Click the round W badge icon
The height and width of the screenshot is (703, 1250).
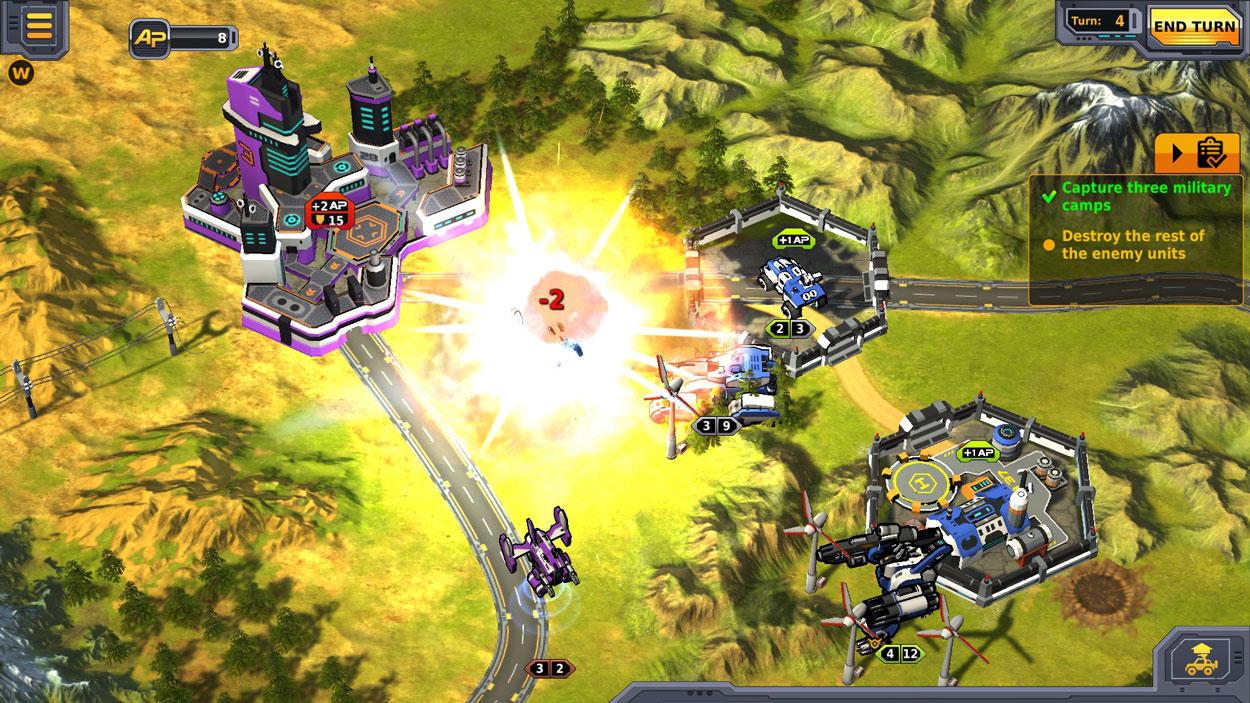click(19, 72)
